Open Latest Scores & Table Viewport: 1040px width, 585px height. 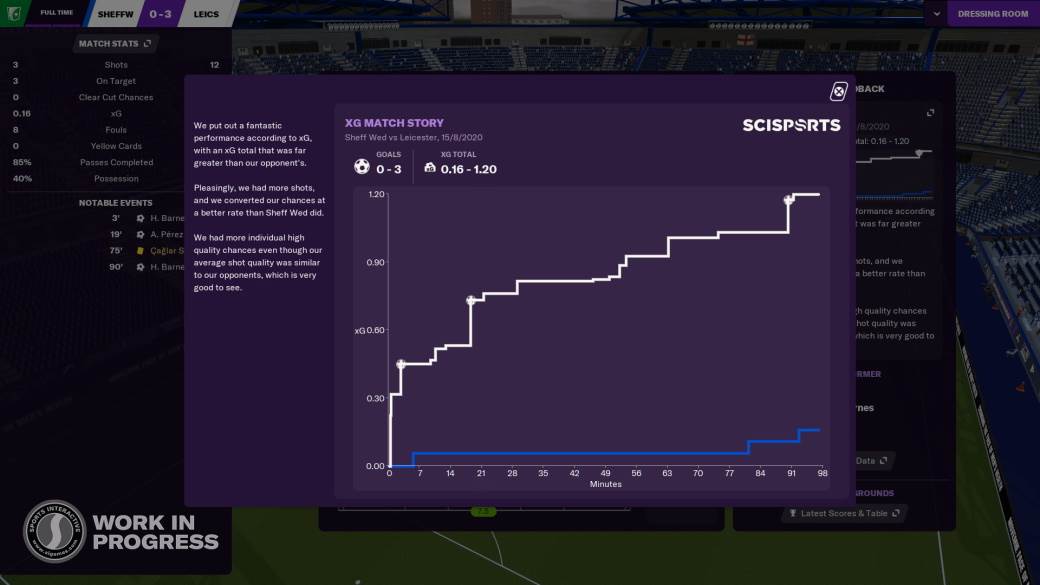[x=844, y=513]
